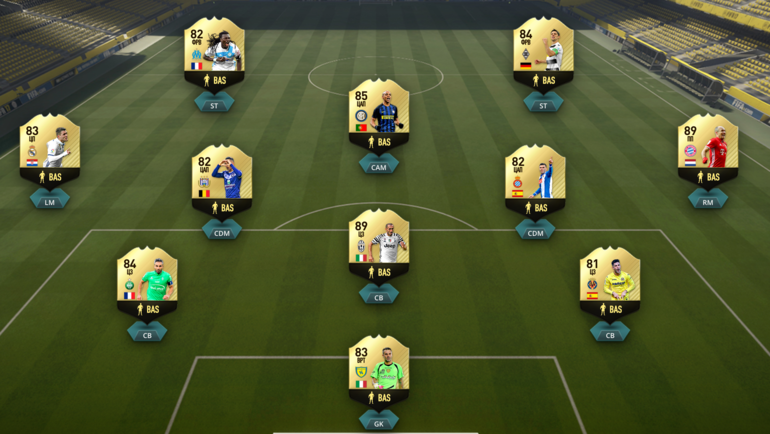Select the 89-rated RM player card

707,151
